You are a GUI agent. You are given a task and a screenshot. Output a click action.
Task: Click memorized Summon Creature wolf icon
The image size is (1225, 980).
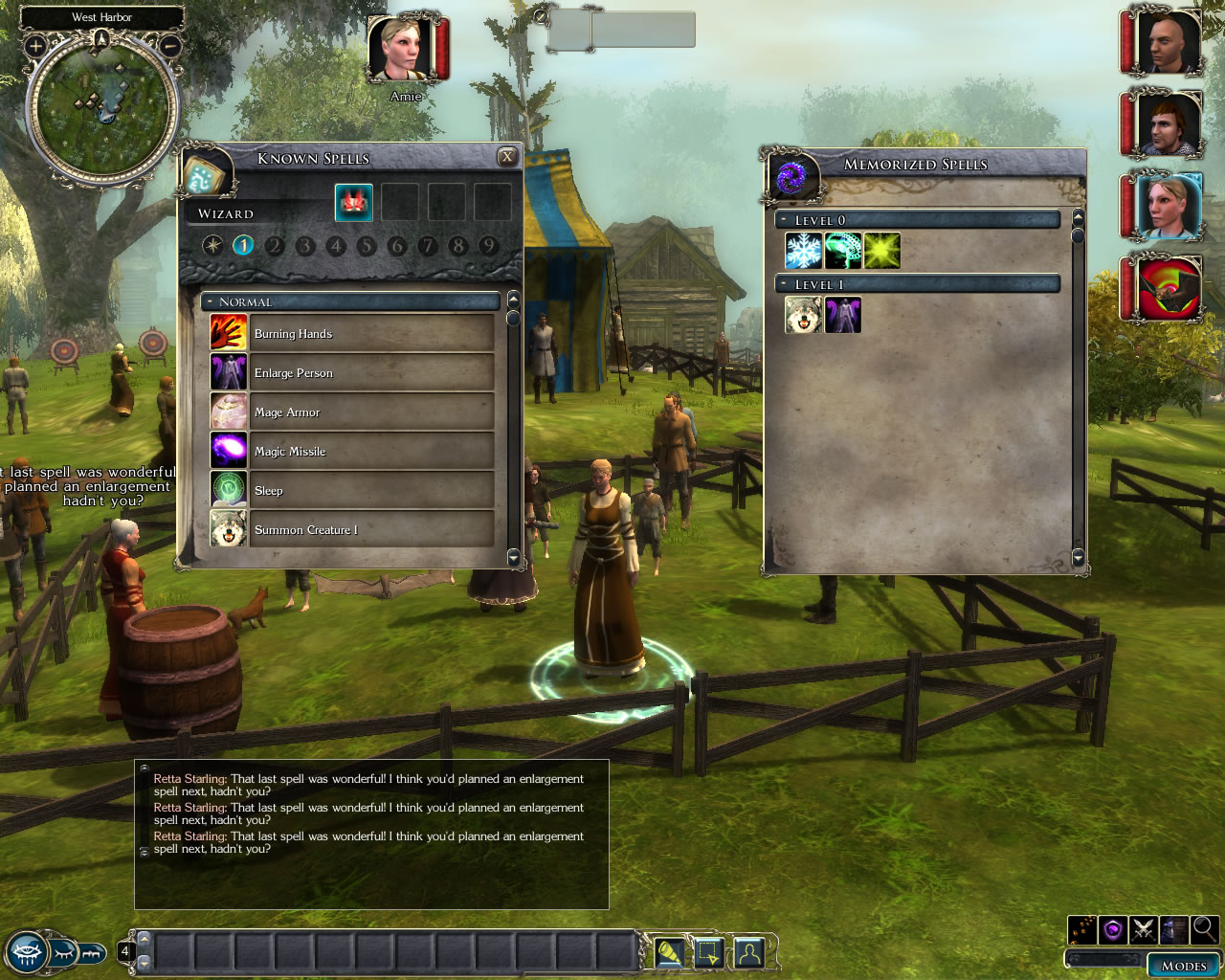tap(804, 315)
